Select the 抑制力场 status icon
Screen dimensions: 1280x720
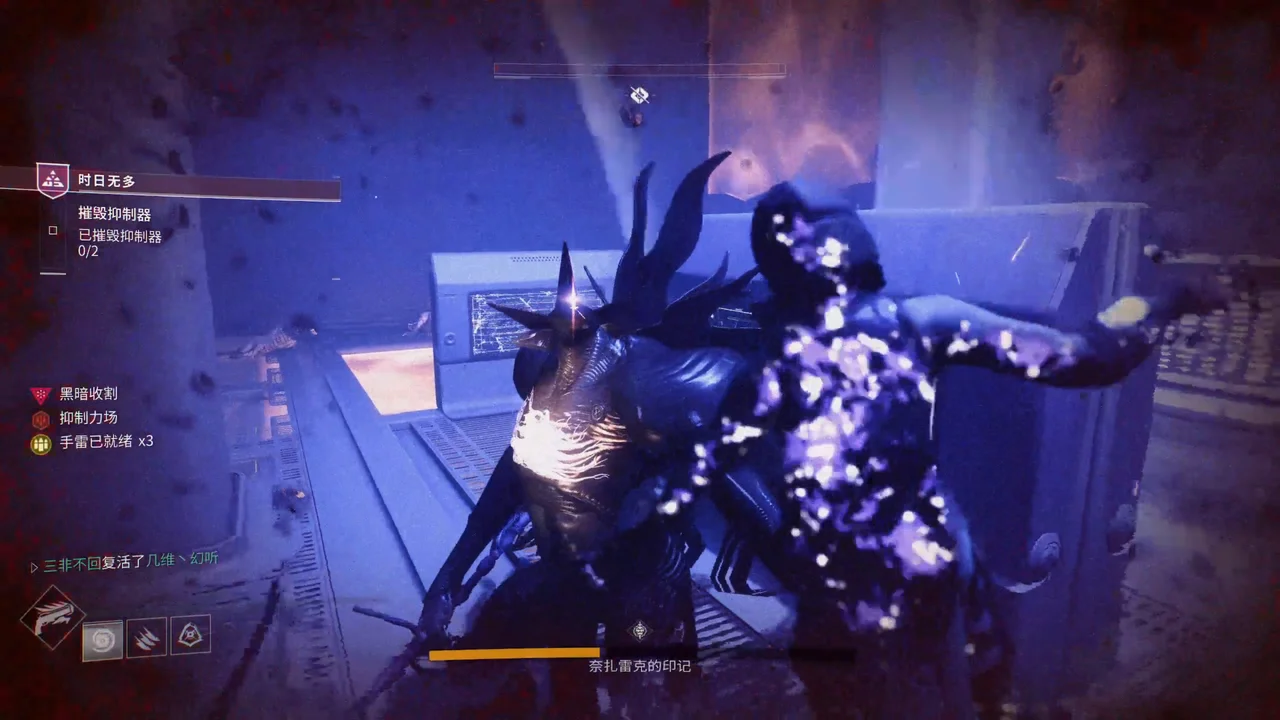40,419
